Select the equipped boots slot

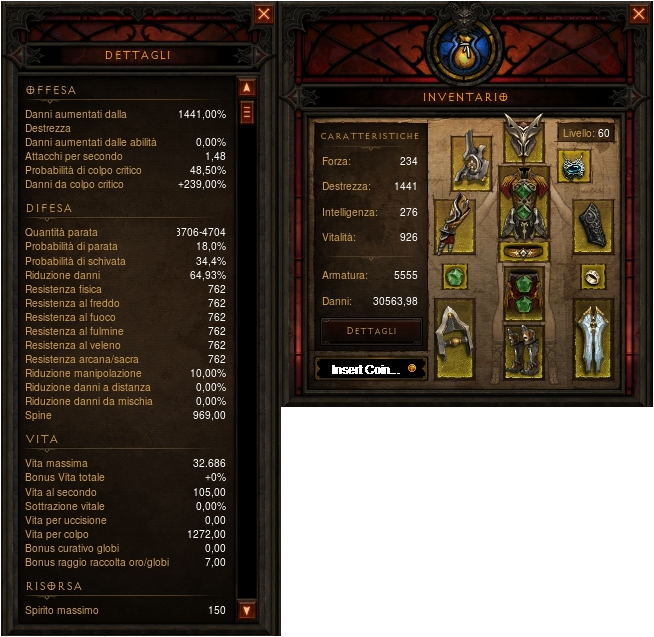[523, 351]
